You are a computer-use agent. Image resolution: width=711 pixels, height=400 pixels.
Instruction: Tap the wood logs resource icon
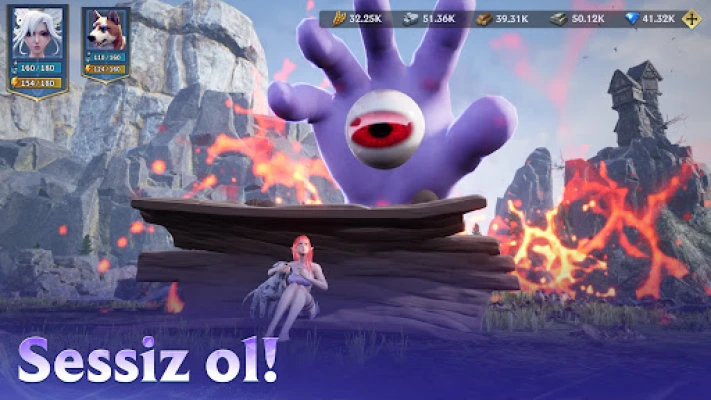[x=483, y=19]
